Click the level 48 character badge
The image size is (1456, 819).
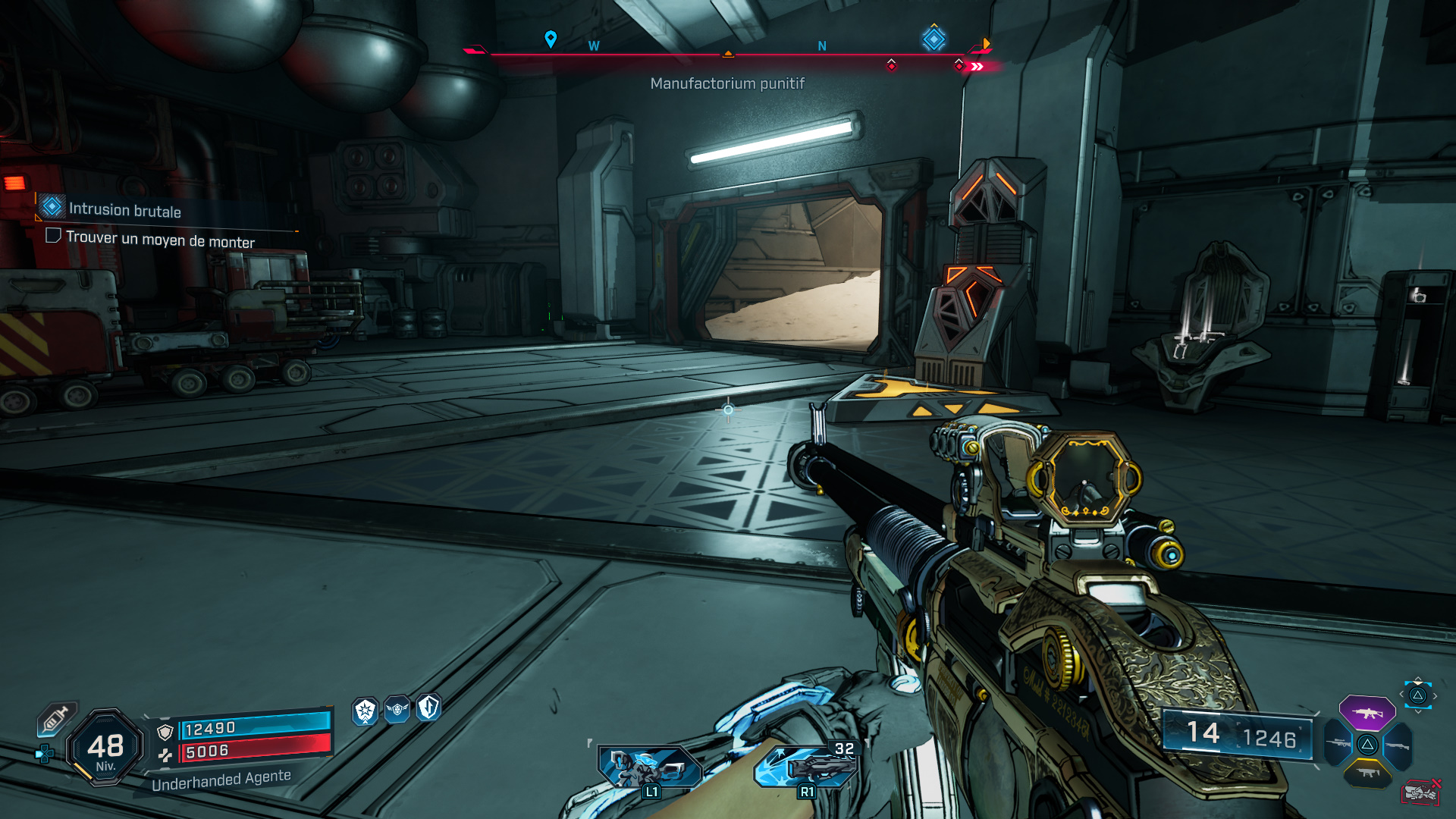(105, 748)
